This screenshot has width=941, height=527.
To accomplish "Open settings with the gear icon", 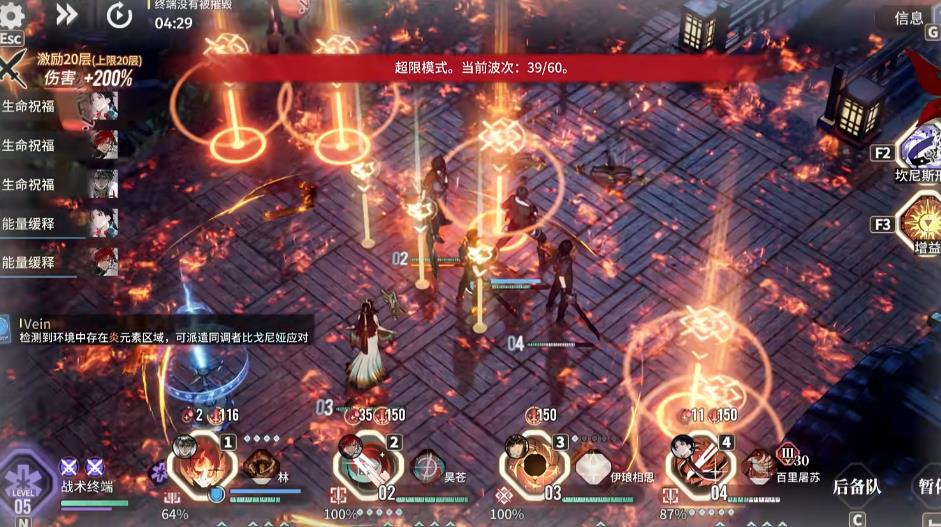I will point(14,15).
